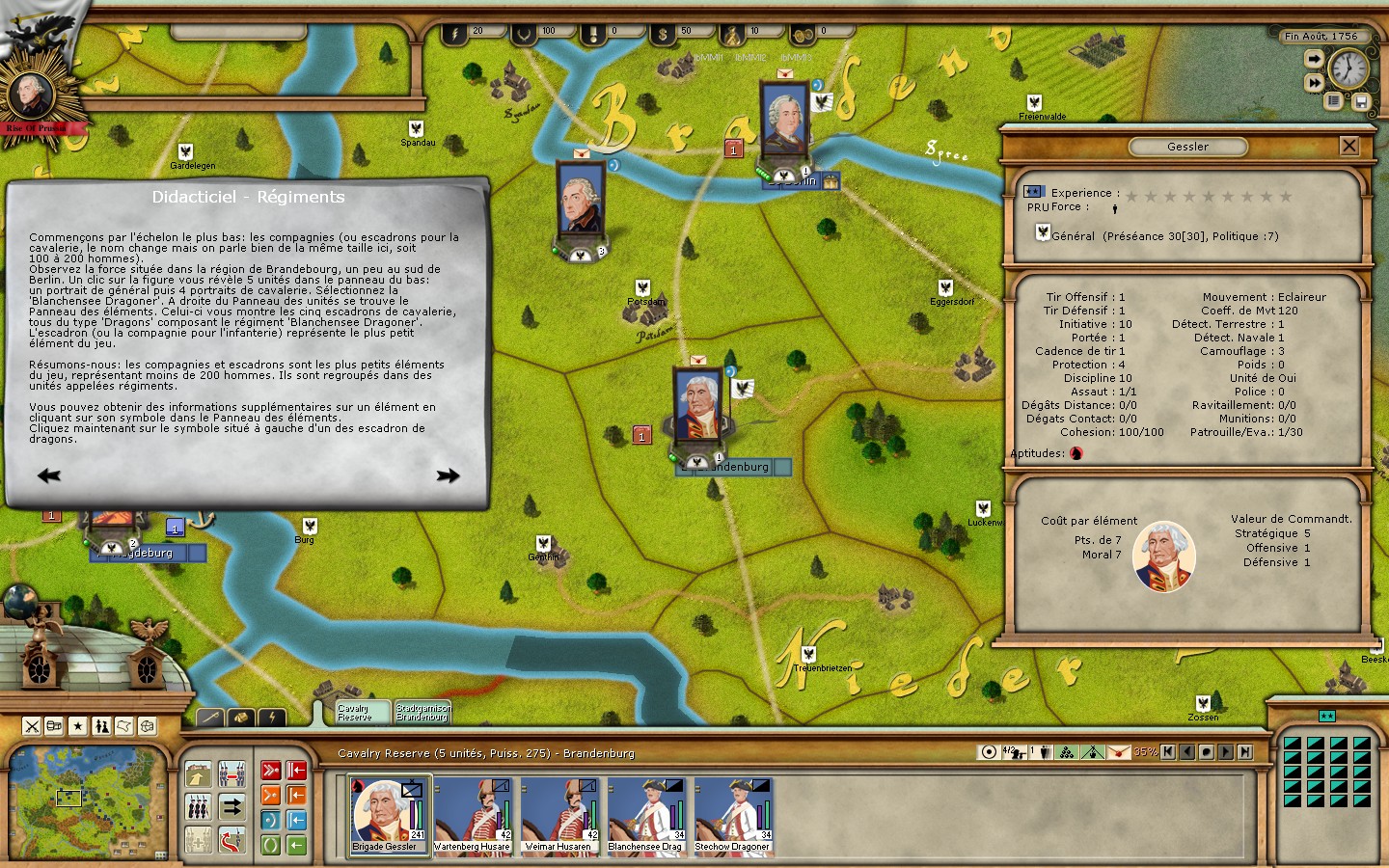Select the Stechow Dragoner unit card
Screen dimensions: 1389x868
tap(732, 816)
